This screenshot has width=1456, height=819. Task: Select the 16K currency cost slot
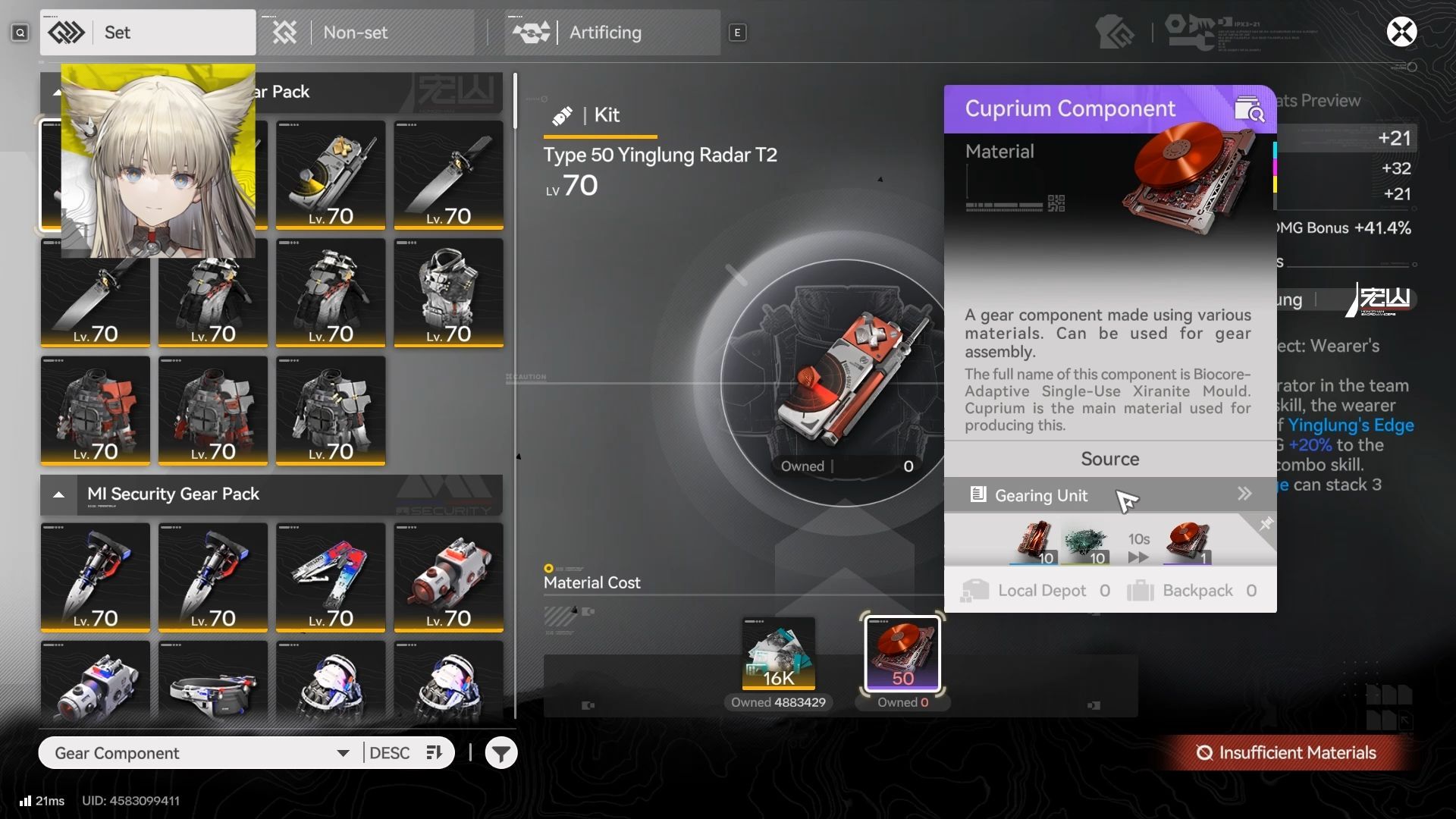[x=779, y=654]
